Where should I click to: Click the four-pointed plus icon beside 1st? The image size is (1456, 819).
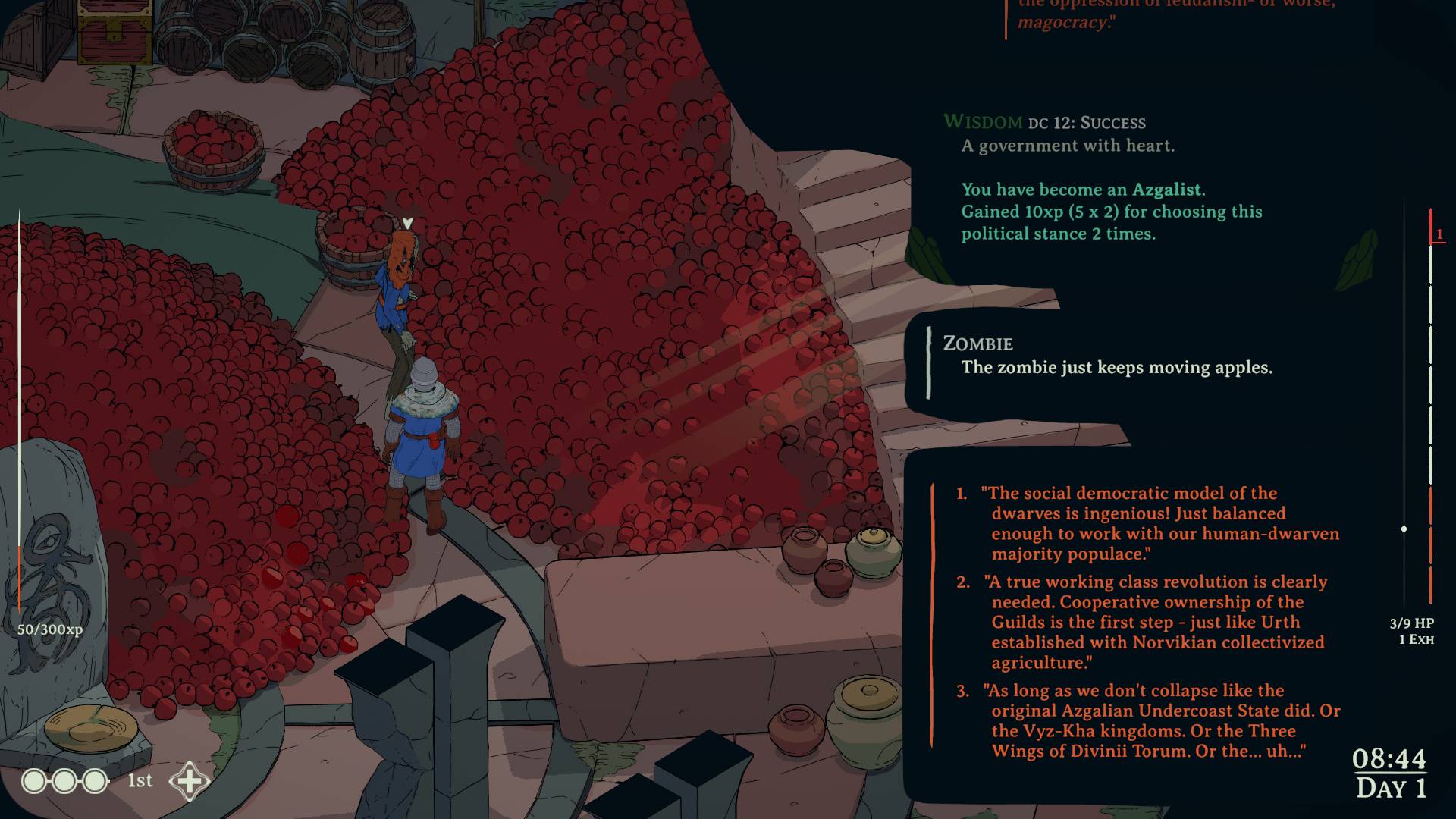189,781
